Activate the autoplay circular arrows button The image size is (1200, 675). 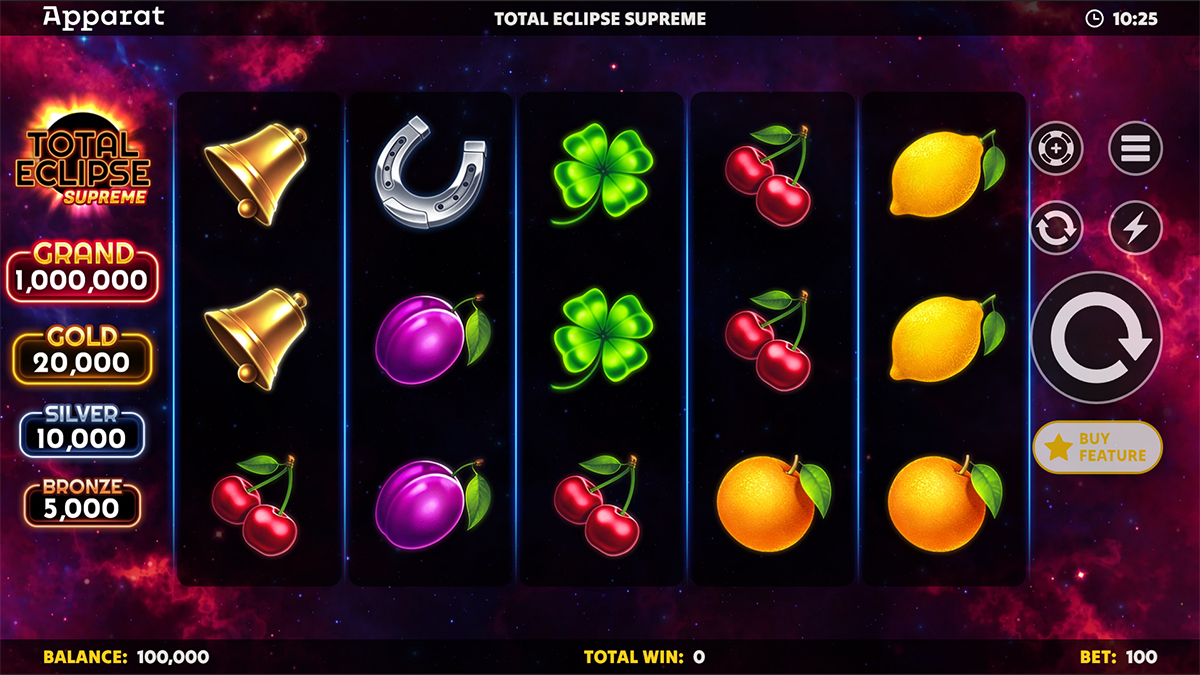[1056, 228]
